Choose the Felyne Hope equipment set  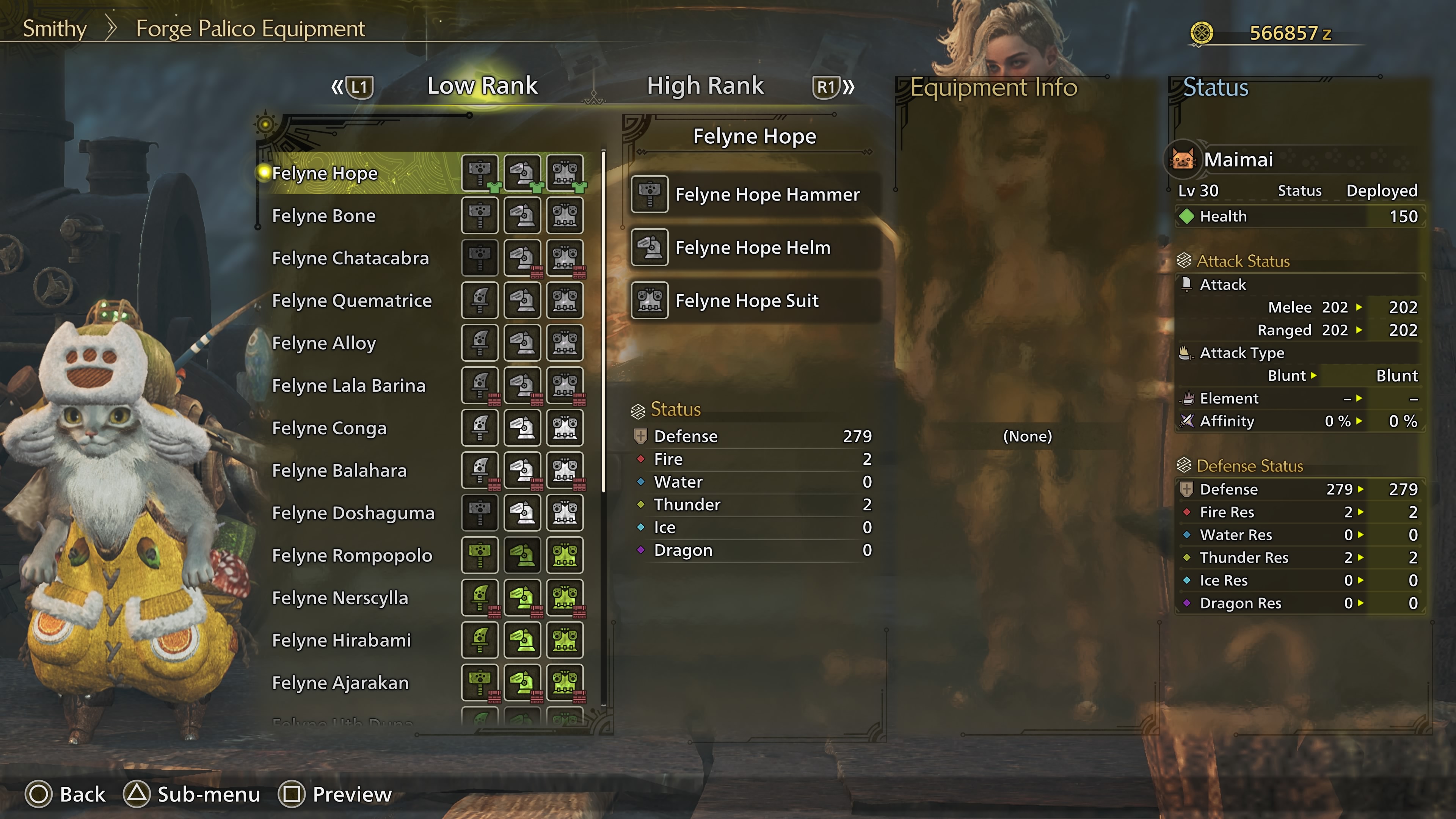pyautogui.click(x=325, y=174)
